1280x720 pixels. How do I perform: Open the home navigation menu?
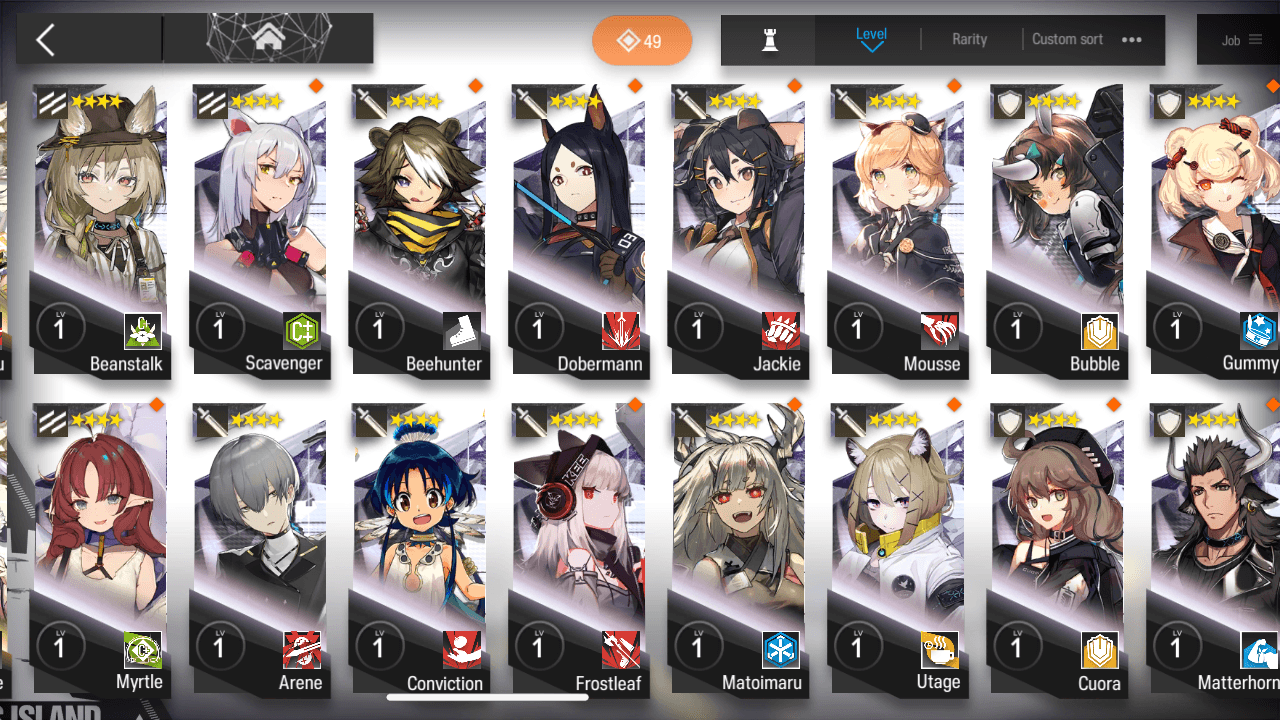click(x=267, y=39)
